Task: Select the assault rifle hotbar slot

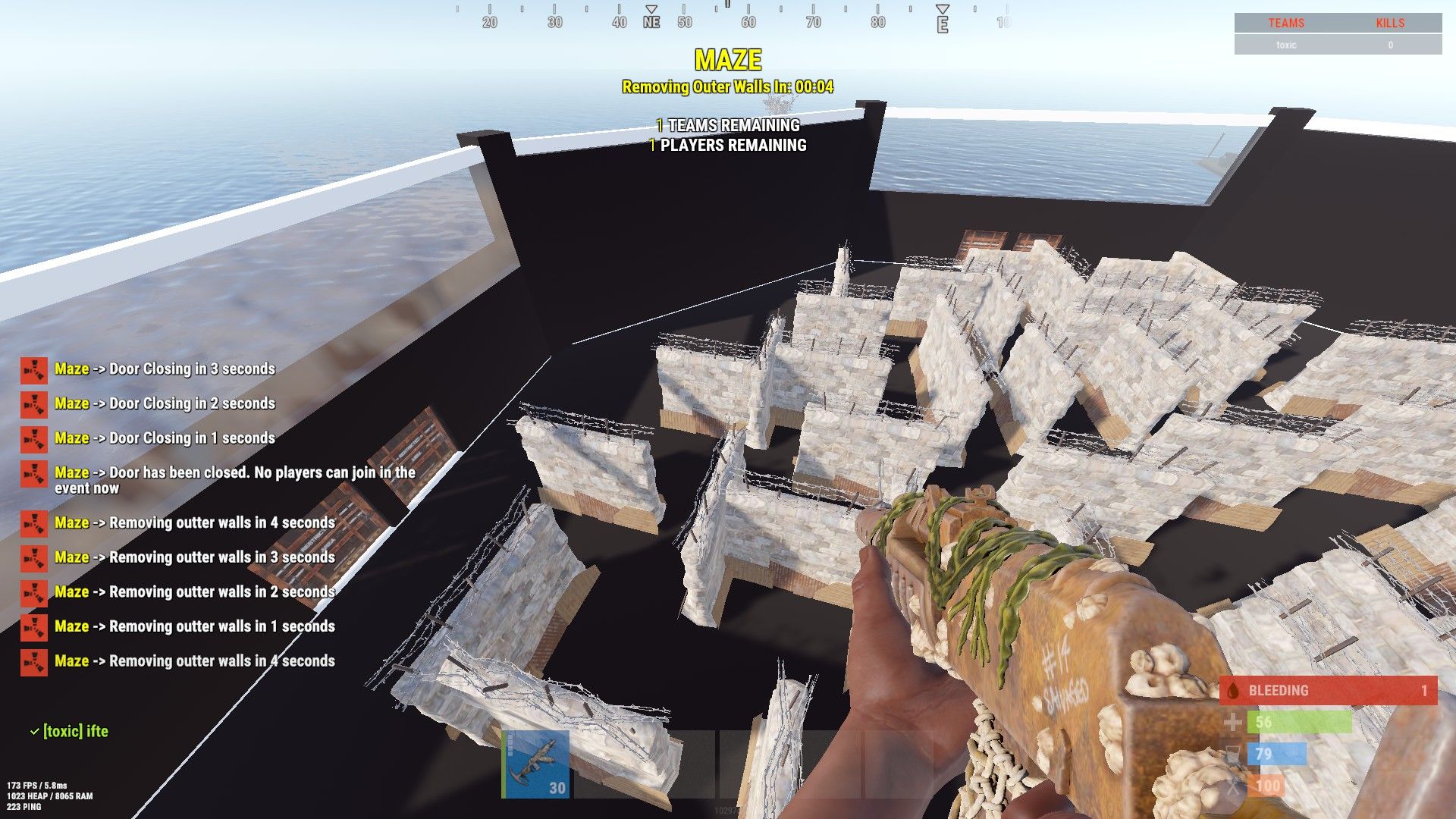Action: pos(535,764)
